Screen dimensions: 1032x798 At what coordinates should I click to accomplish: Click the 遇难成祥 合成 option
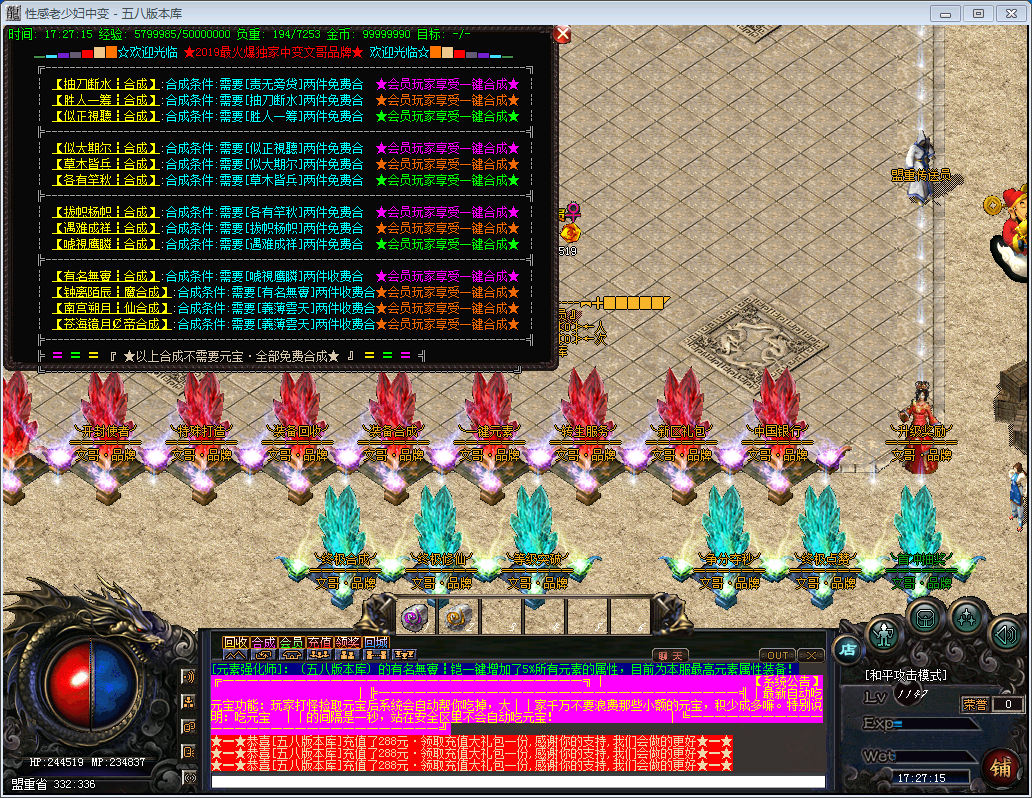pyautogui.click(x=105, y=228)
